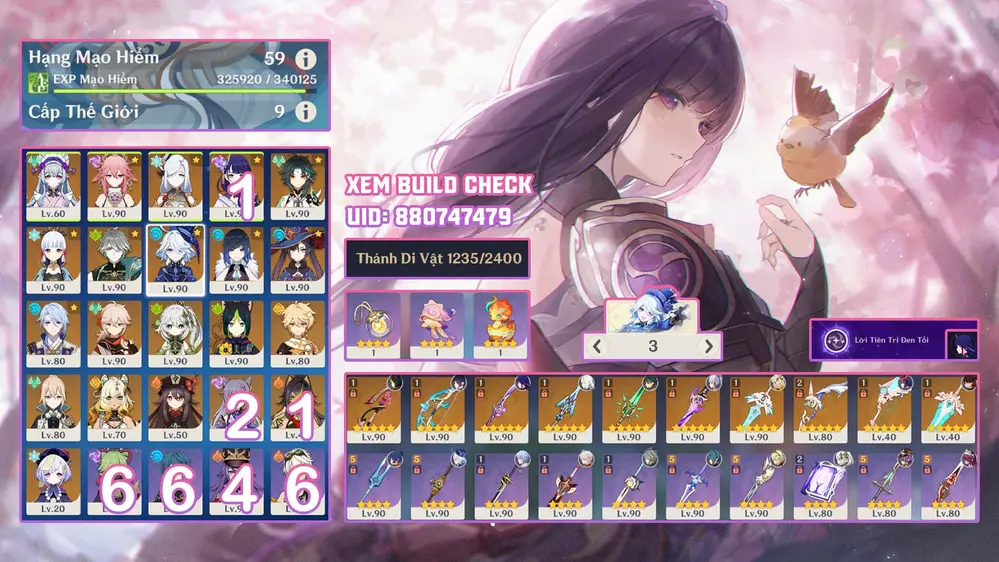999x562 pixels.
Task: Select the Lv.60 maid character tile
Action: pos(53,185)
